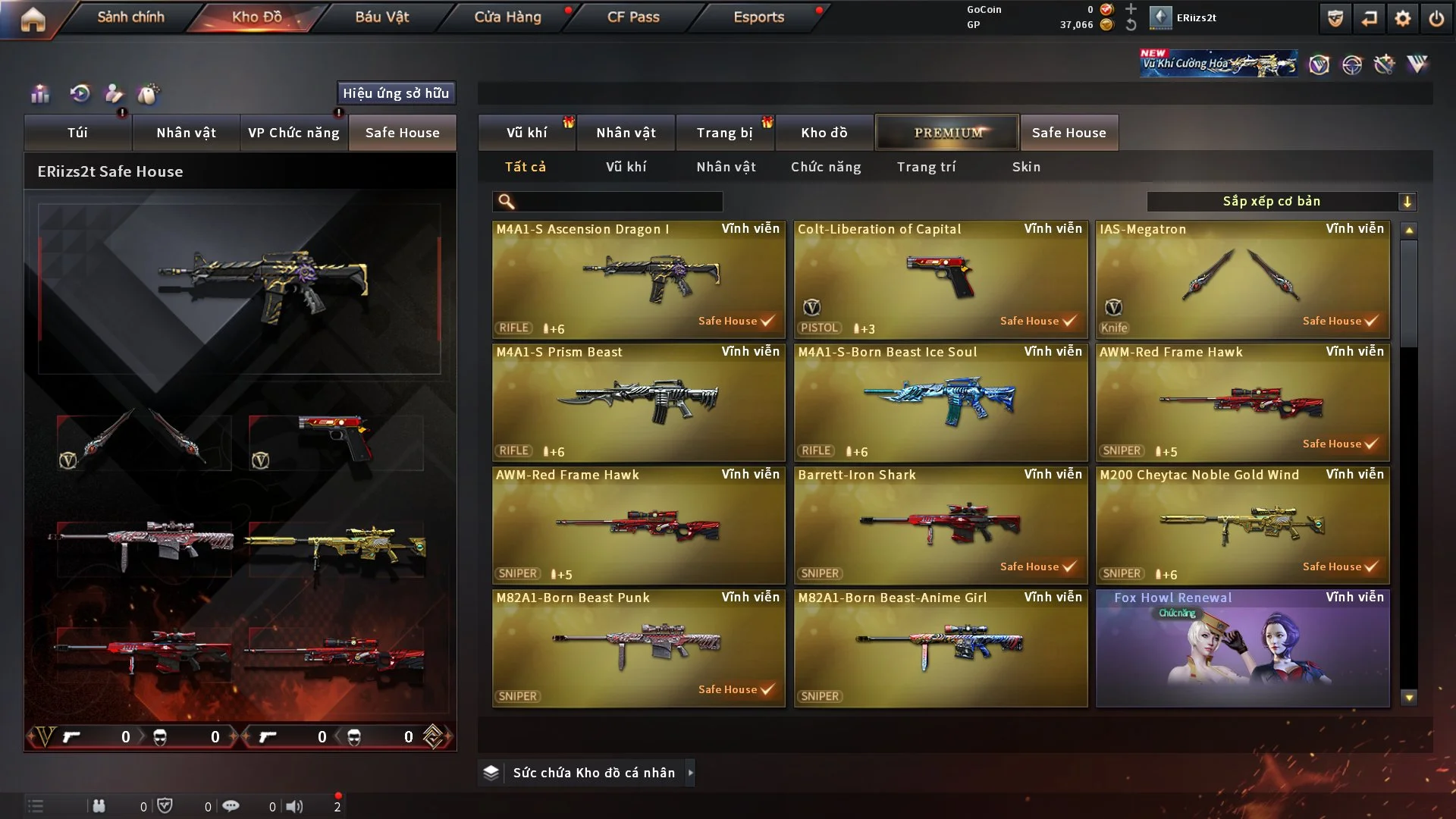Screen dimensions: 1456x819
Task: Go to Sảnh chính lobby
Action: point(130,17)
